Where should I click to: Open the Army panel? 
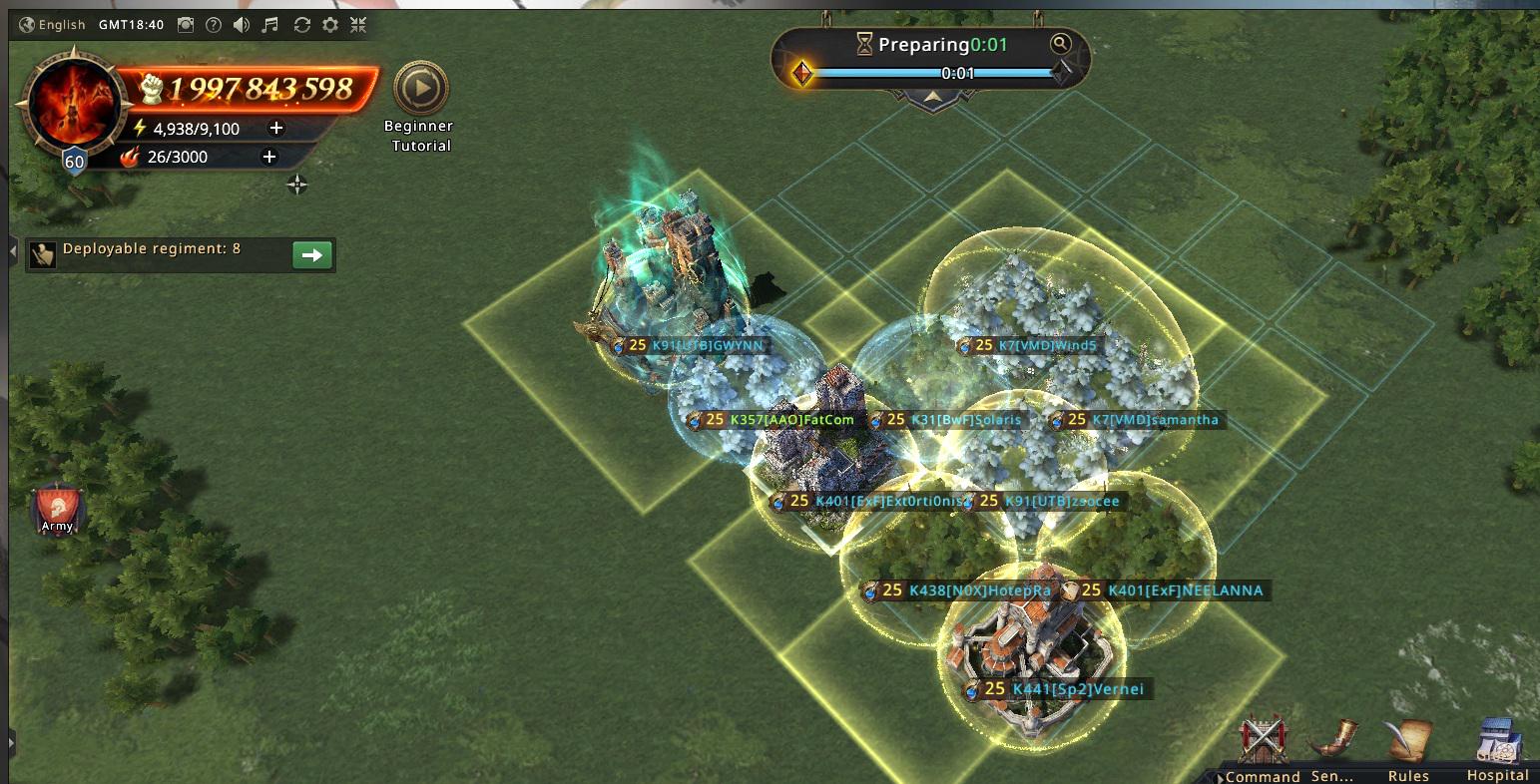click(57, 510)
